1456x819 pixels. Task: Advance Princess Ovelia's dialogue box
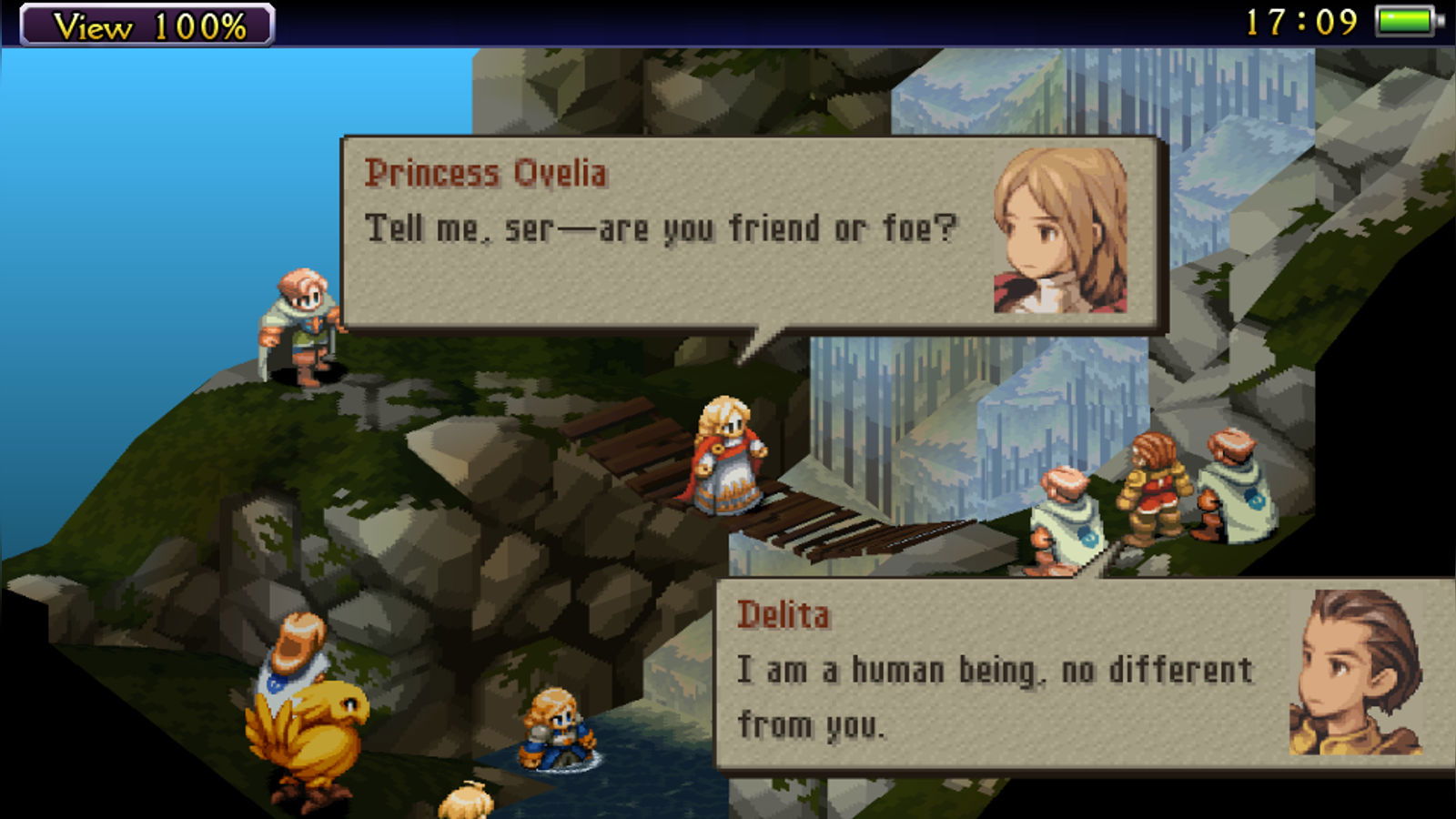pos(751,234)
